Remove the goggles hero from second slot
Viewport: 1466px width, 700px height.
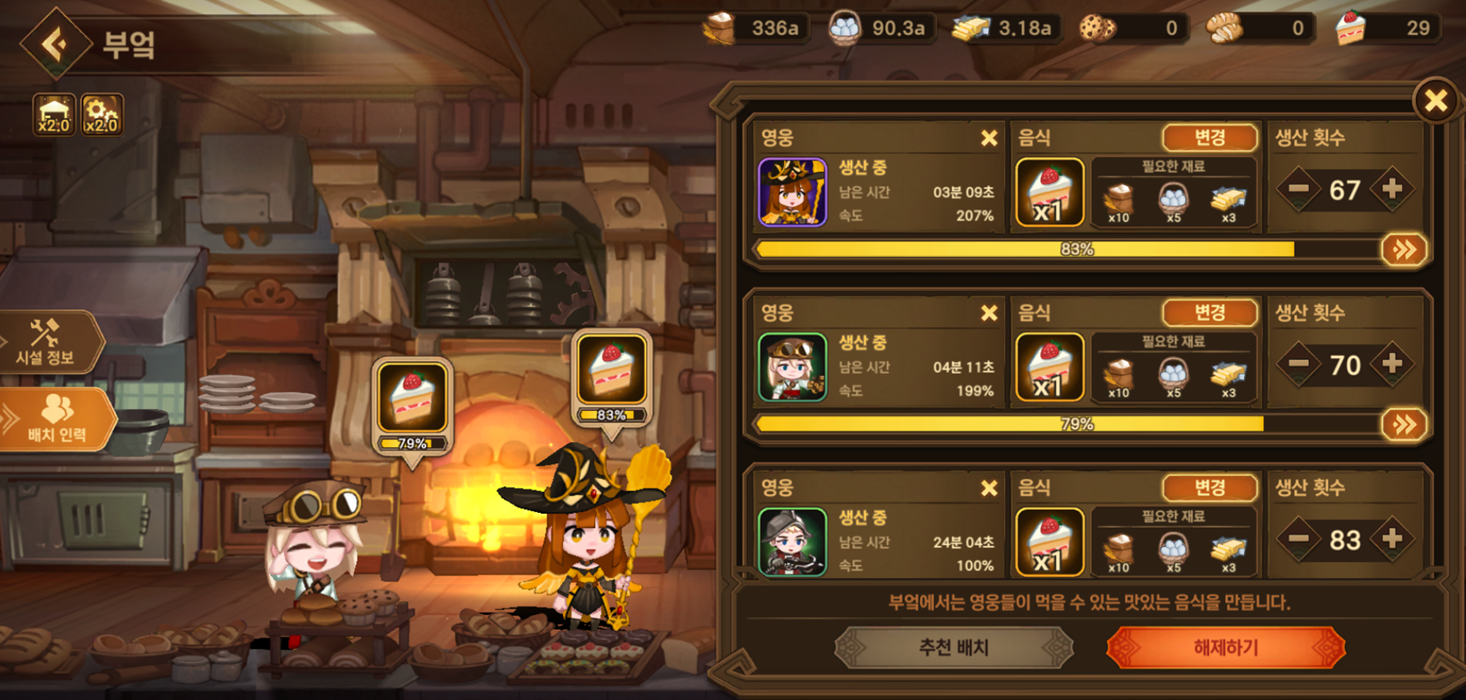[988, 313]
